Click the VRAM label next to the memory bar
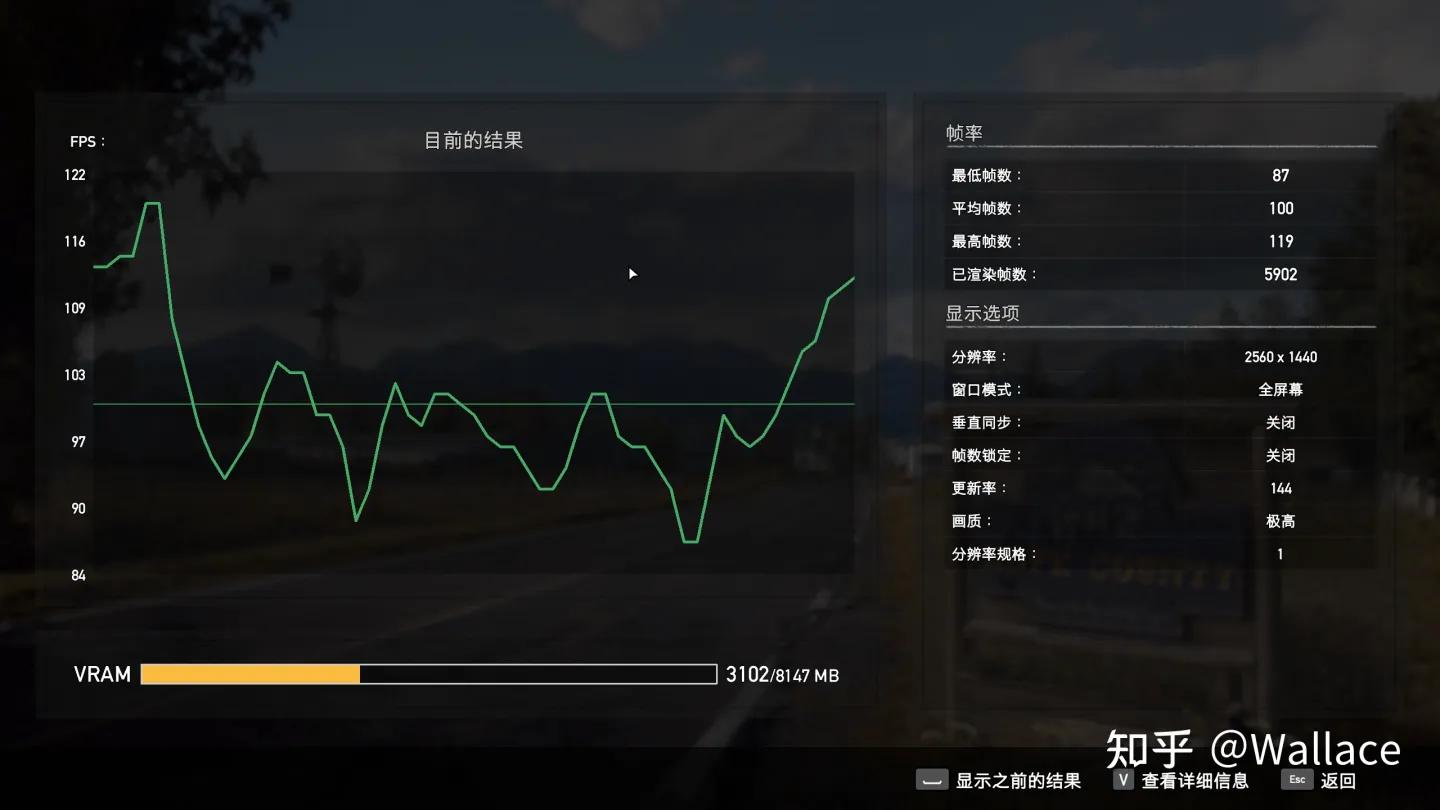Screen dimensions: 1440x810 [100, 674]
